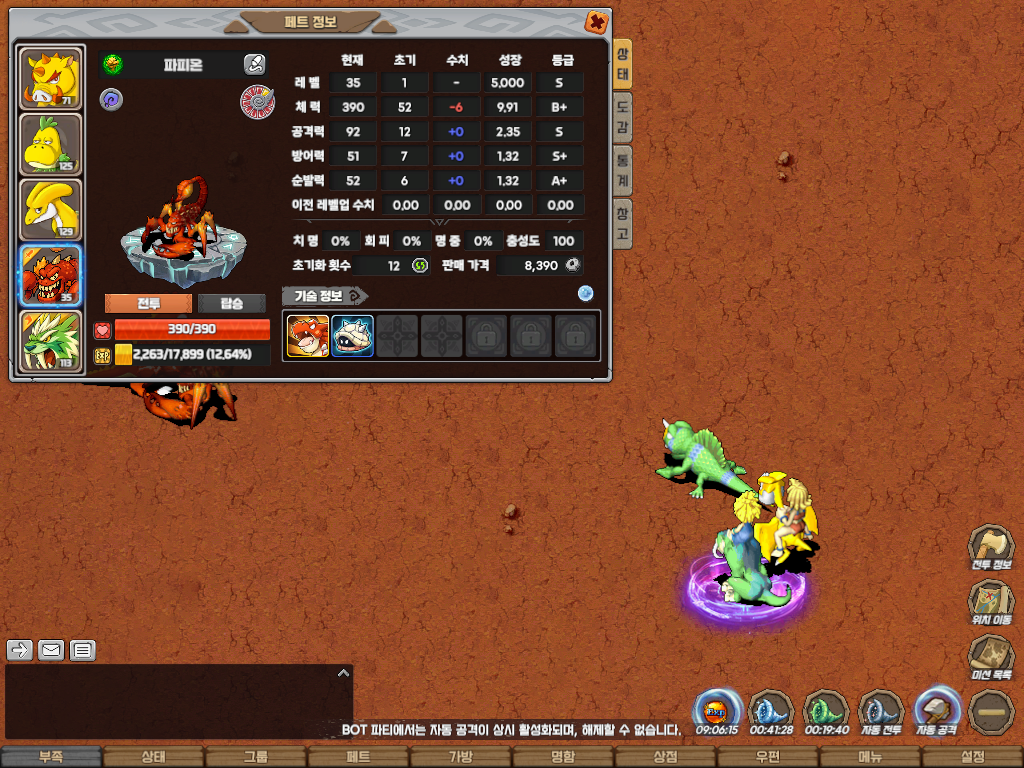Image resolution: width=1024 pixels, height=768 pixels.
Task: Close the 페트 정보 pet info window
Action: click(x=596, y=21)
